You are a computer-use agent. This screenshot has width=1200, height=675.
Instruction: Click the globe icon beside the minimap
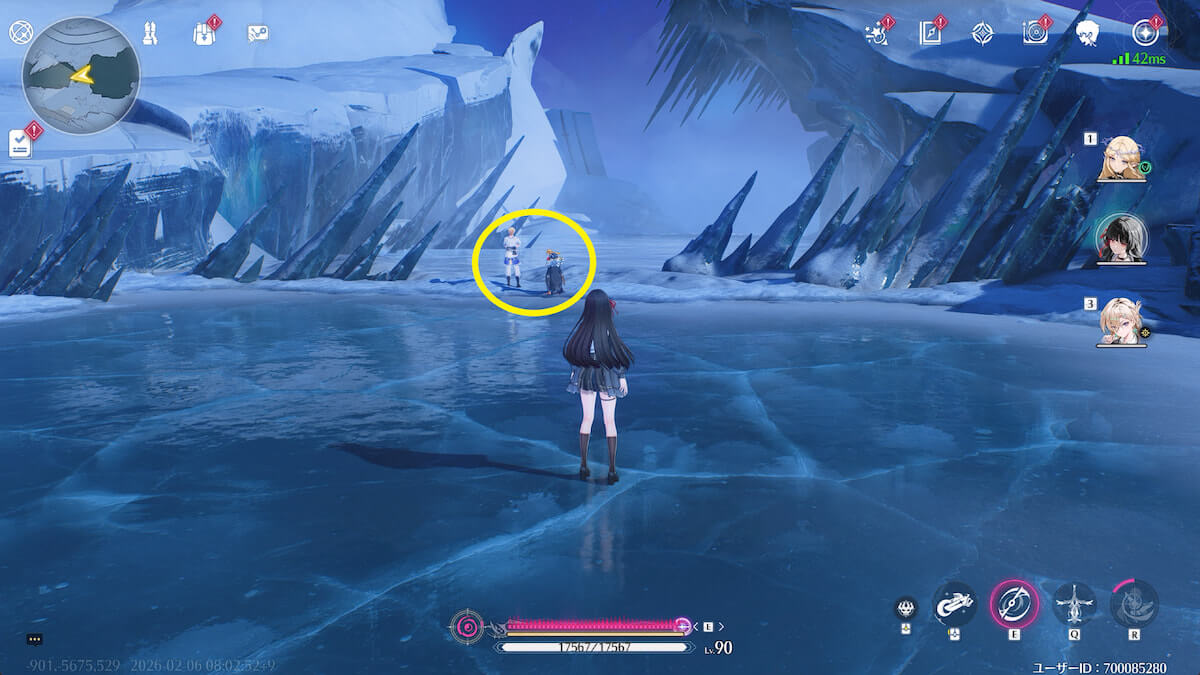20,32
